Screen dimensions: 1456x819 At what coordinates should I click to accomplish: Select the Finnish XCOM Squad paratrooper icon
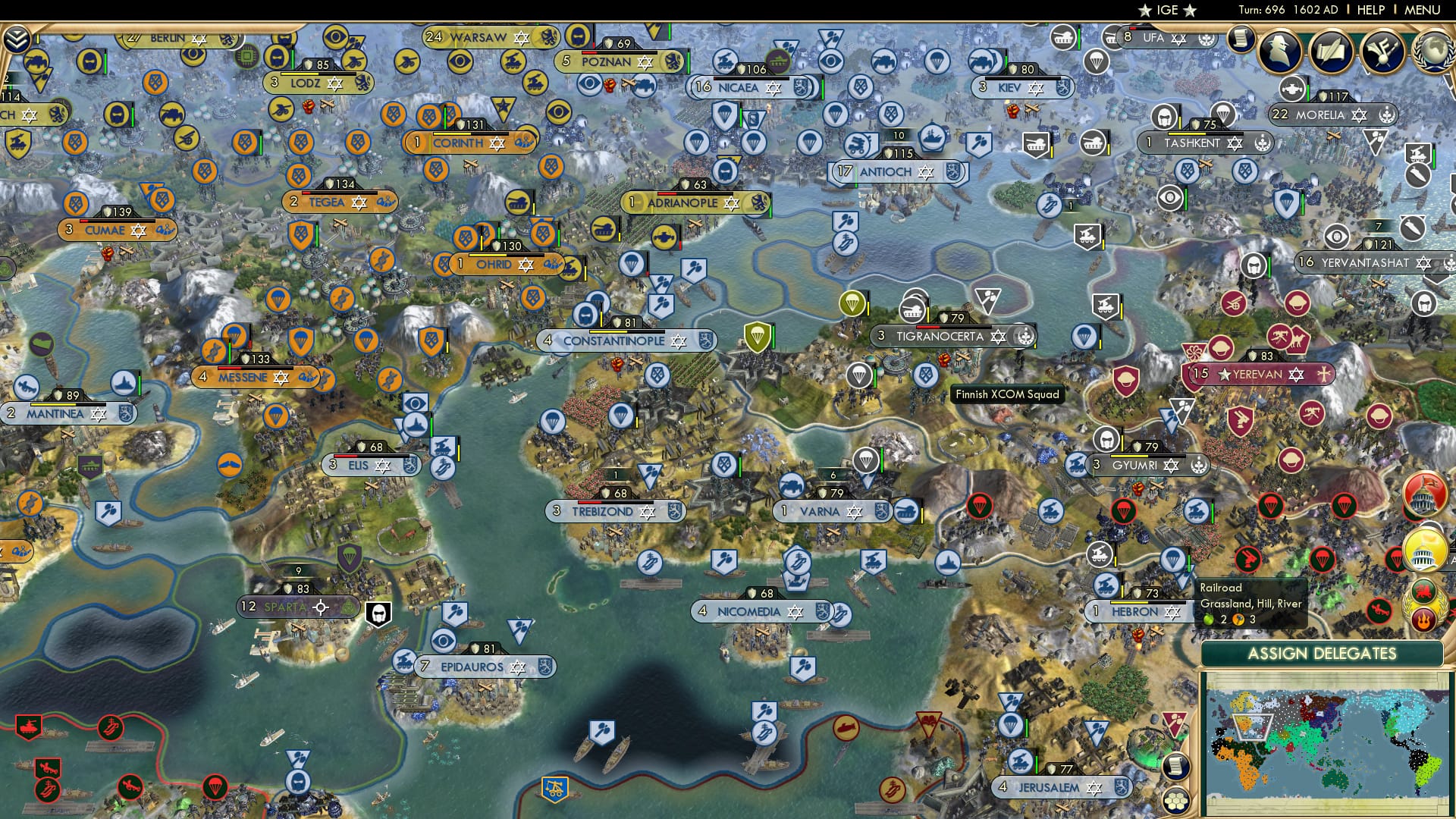tap(858, 376)
